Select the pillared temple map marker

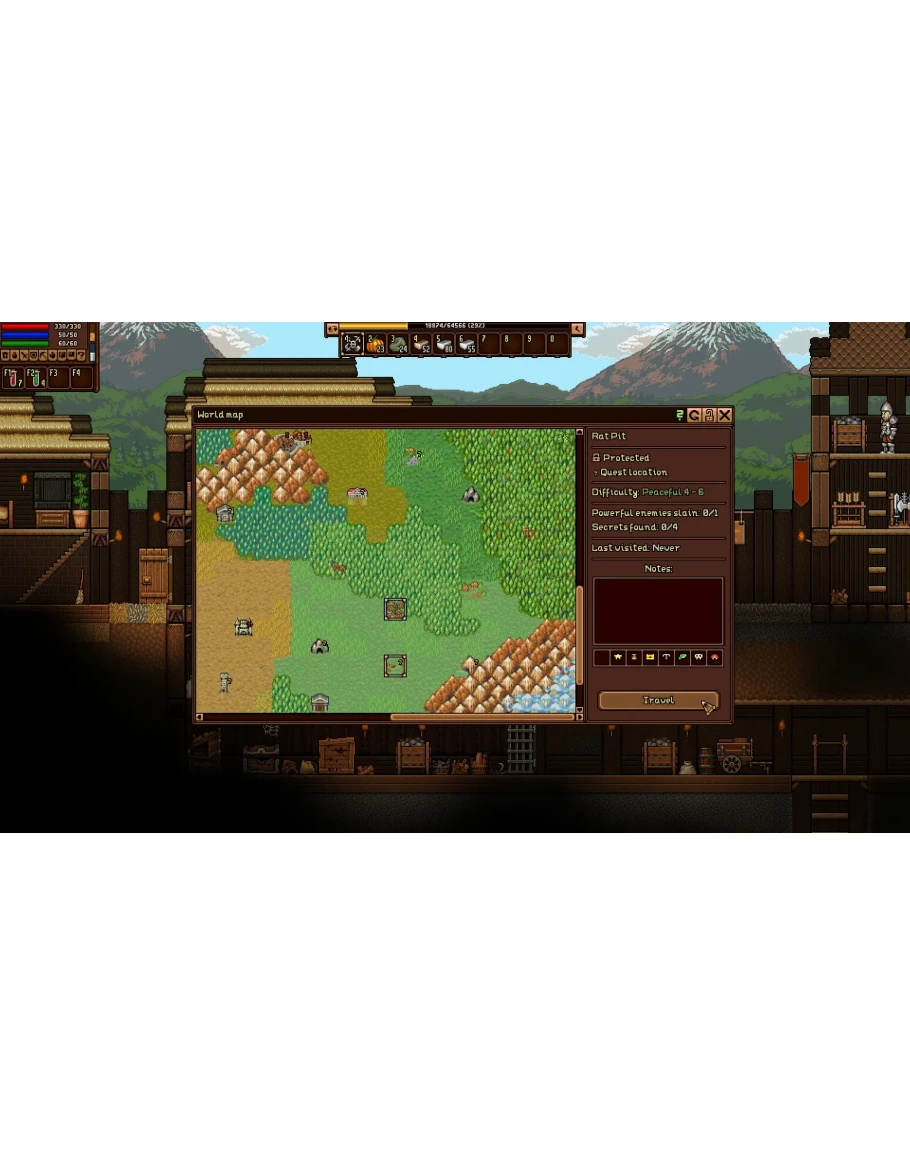320,702
